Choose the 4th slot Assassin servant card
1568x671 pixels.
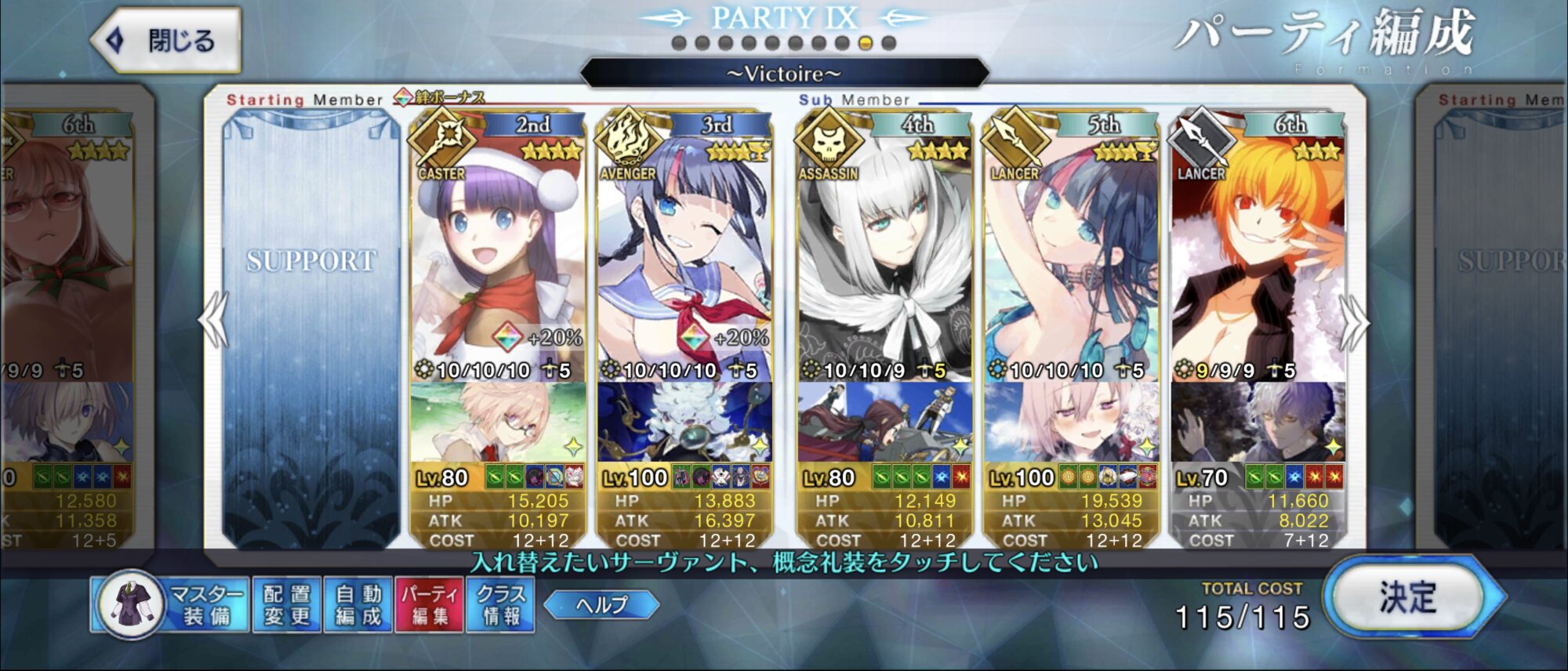coord(884,259)
